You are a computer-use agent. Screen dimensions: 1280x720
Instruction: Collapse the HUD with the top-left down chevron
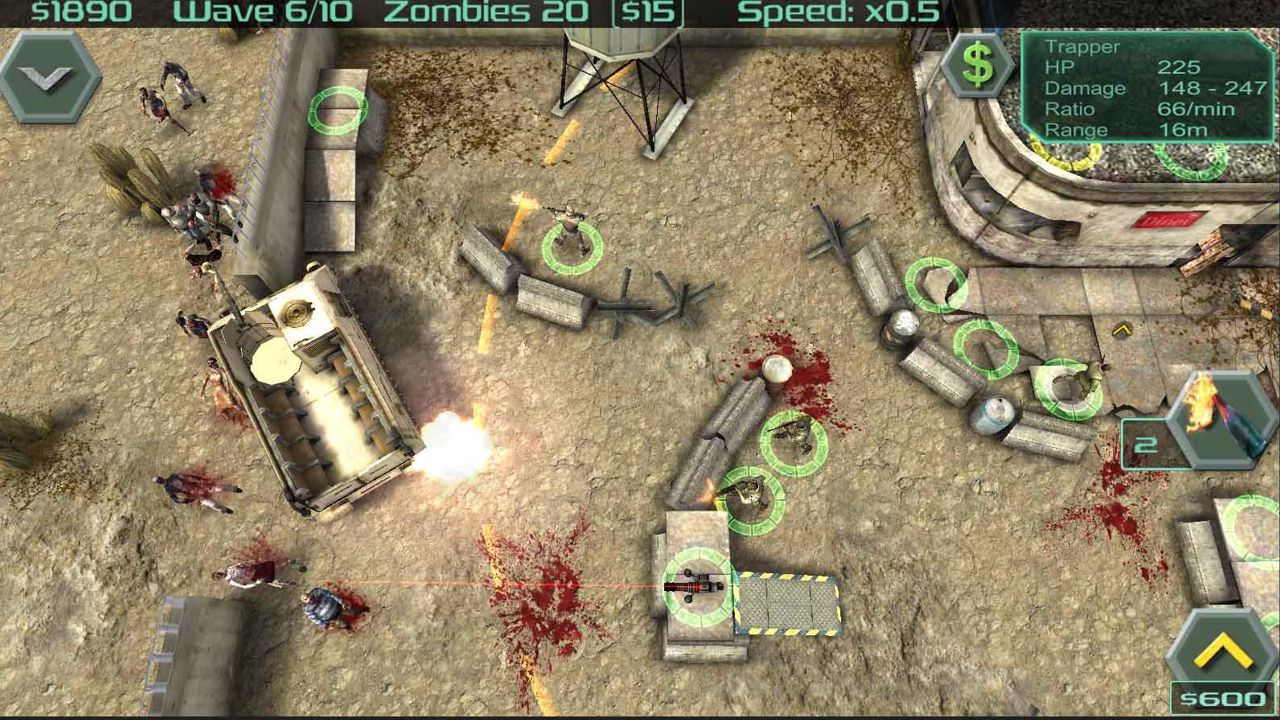(46, 73)
